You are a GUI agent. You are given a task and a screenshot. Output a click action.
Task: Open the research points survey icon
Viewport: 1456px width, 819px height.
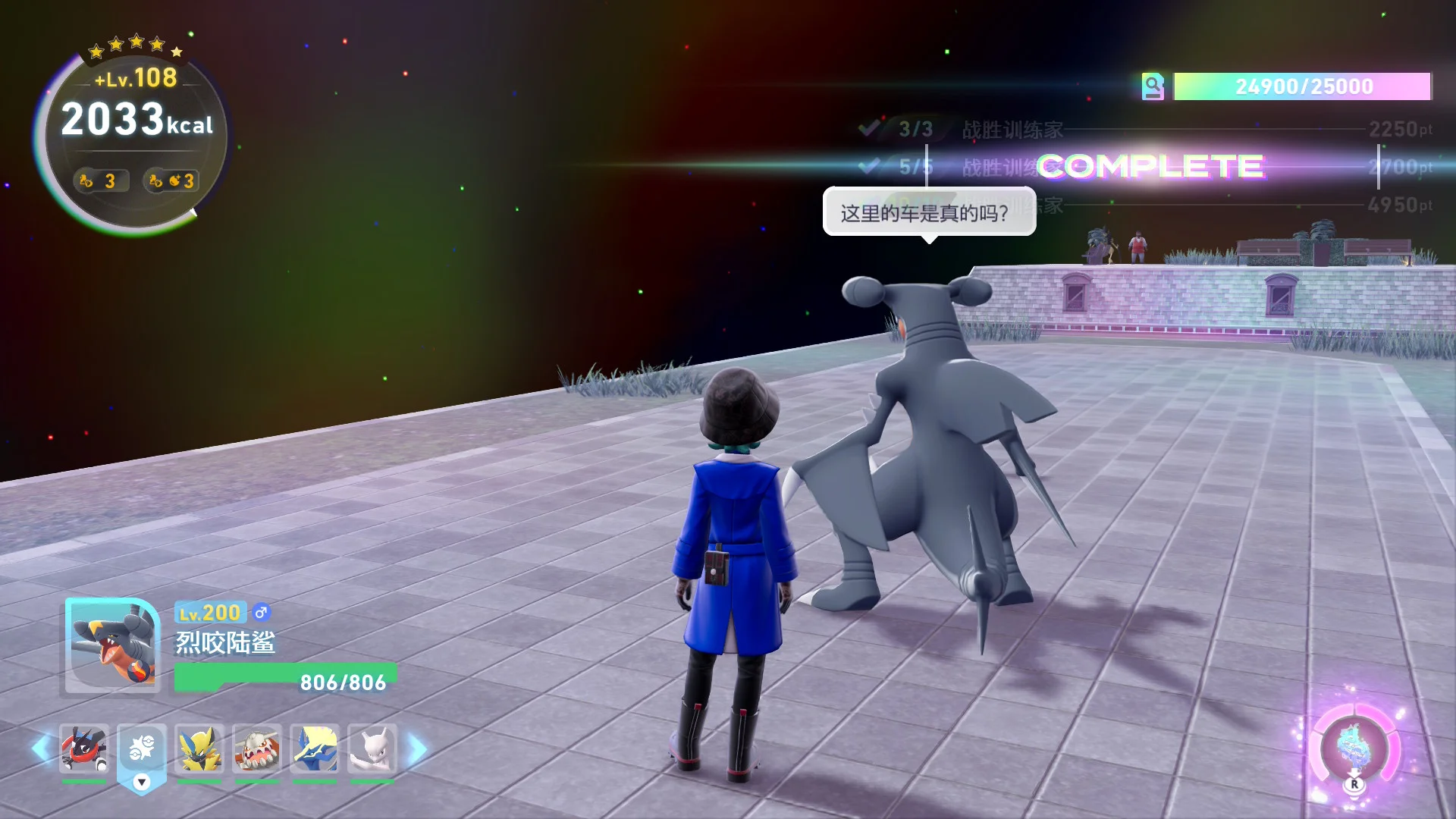[1153, 86]
